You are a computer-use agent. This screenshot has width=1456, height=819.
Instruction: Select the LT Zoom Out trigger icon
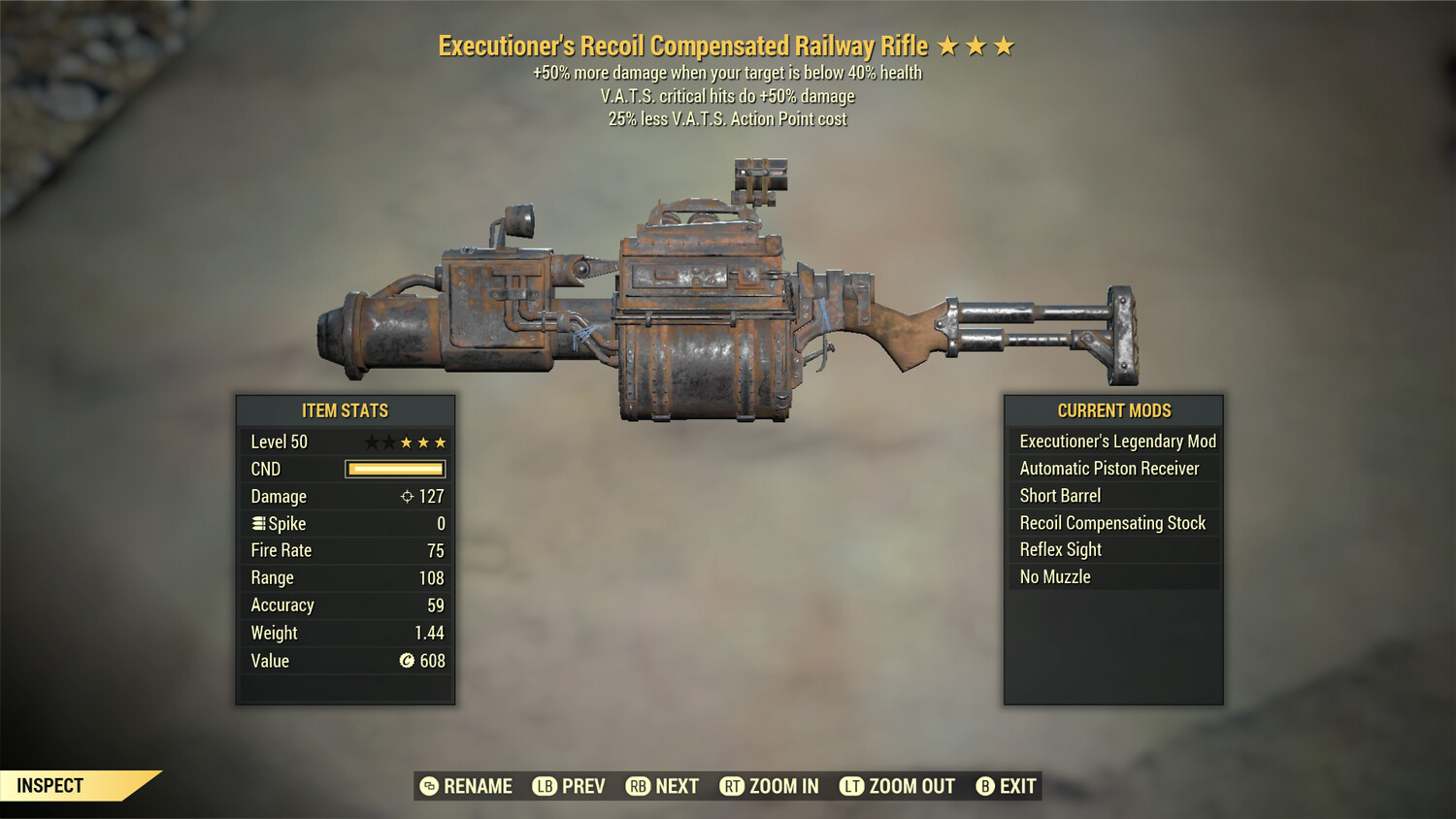coord(852,786)
